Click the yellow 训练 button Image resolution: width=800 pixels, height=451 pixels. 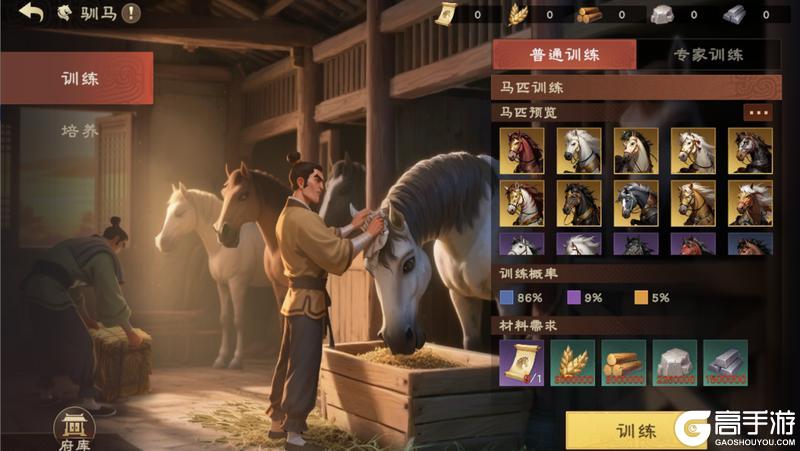click(630, 431)
